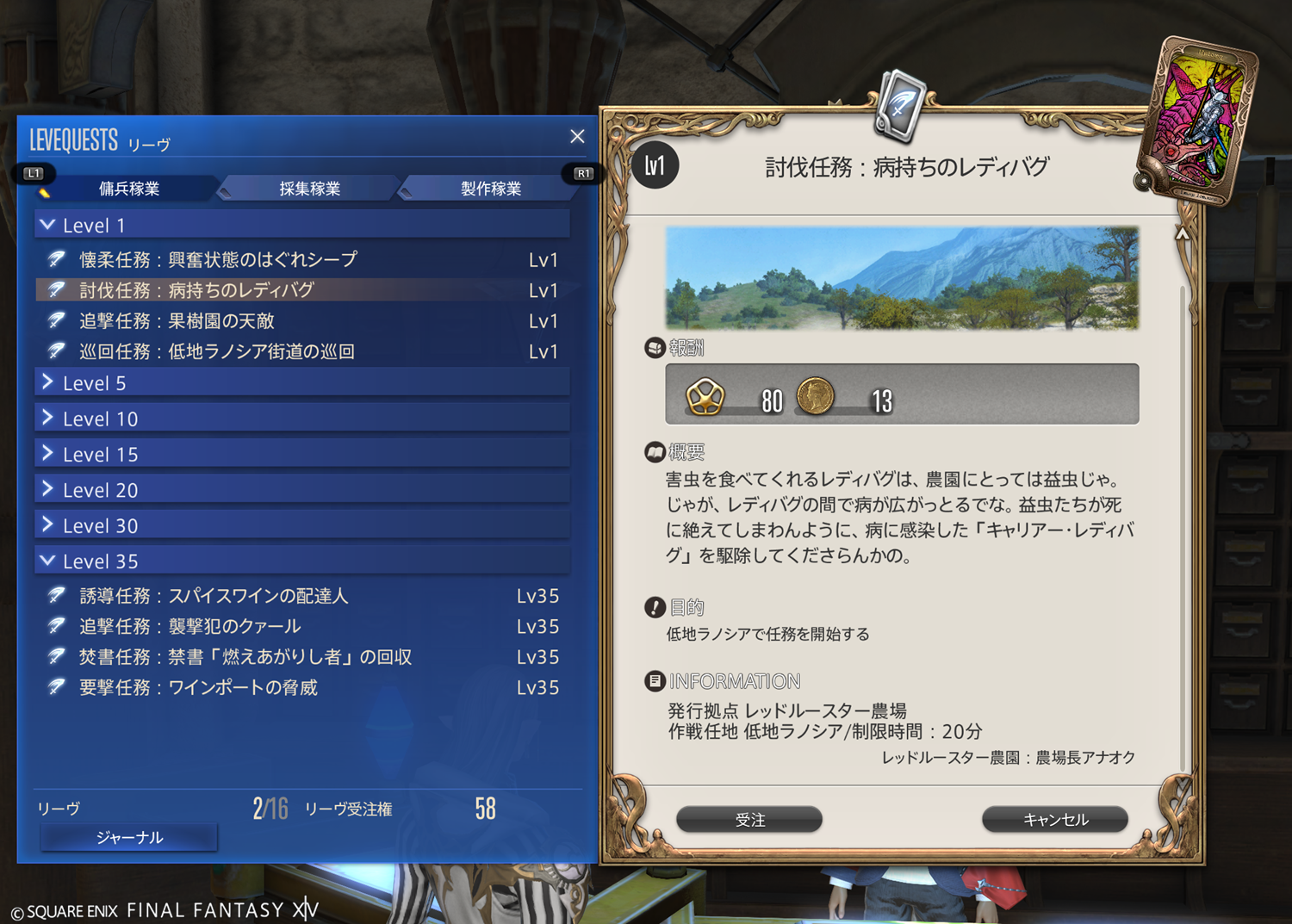Select 巡回任務：低地ラノシア街道の巡回 levequest
Image resolution: width=1292 pixels, height=924 pixels.
(x=217, y=351)
